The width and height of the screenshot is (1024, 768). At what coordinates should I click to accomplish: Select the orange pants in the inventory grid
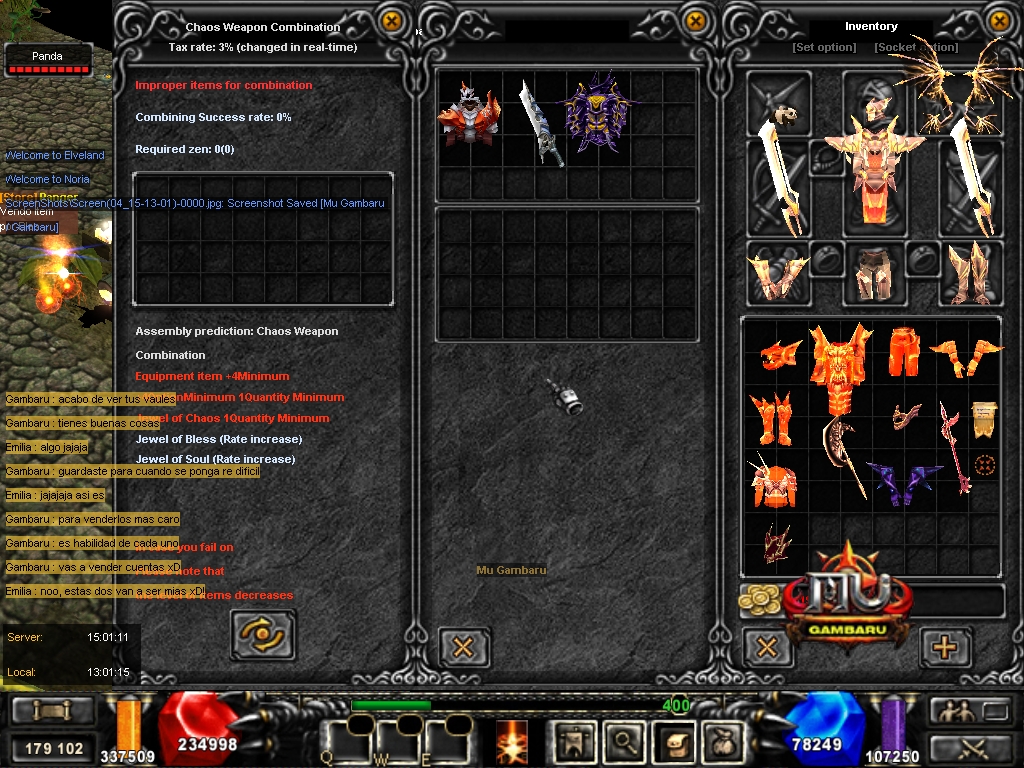coord(903,352)
